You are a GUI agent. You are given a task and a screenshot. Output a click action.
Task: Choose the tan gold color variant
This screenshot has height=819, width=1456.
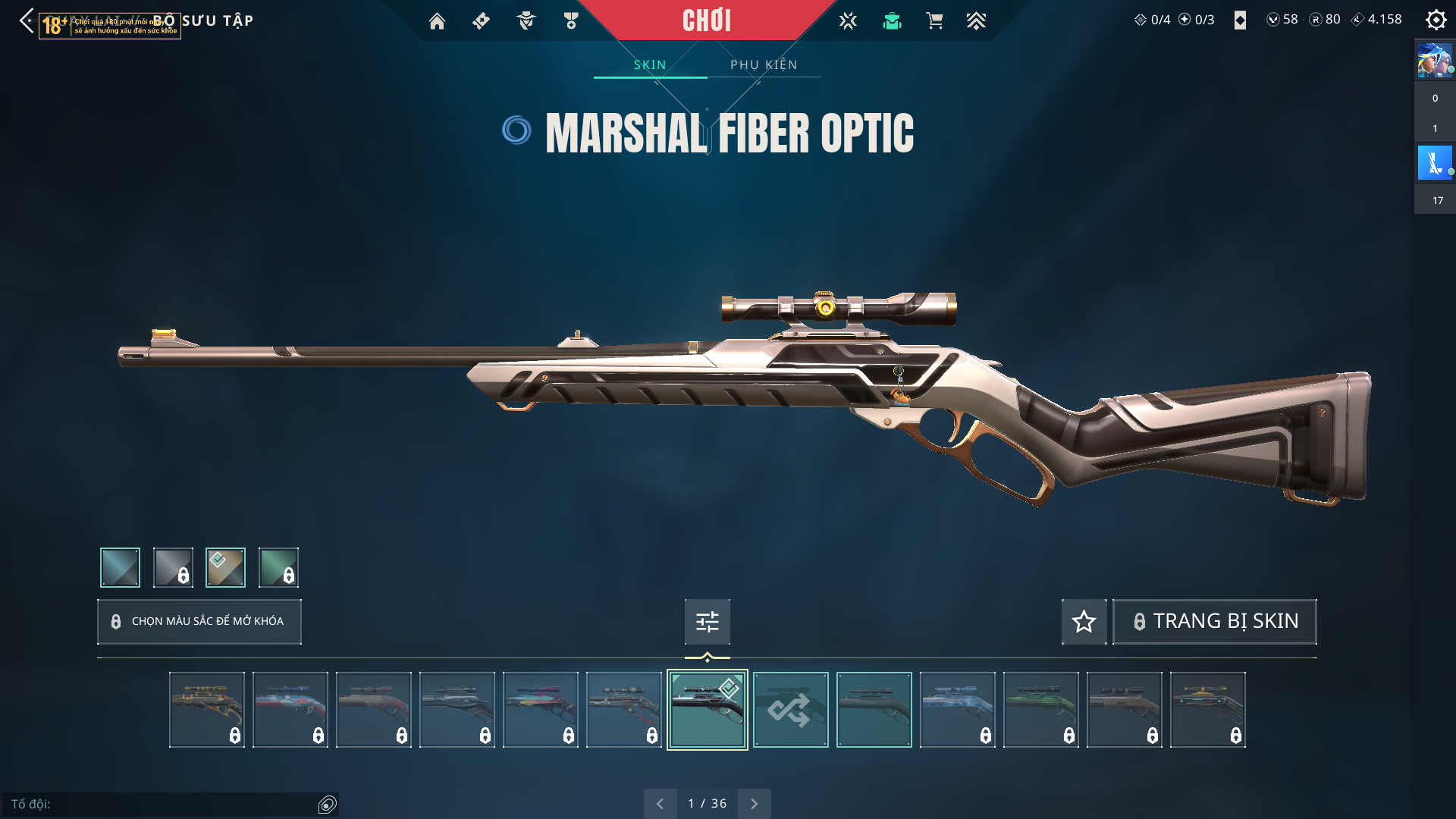(225, 567)
